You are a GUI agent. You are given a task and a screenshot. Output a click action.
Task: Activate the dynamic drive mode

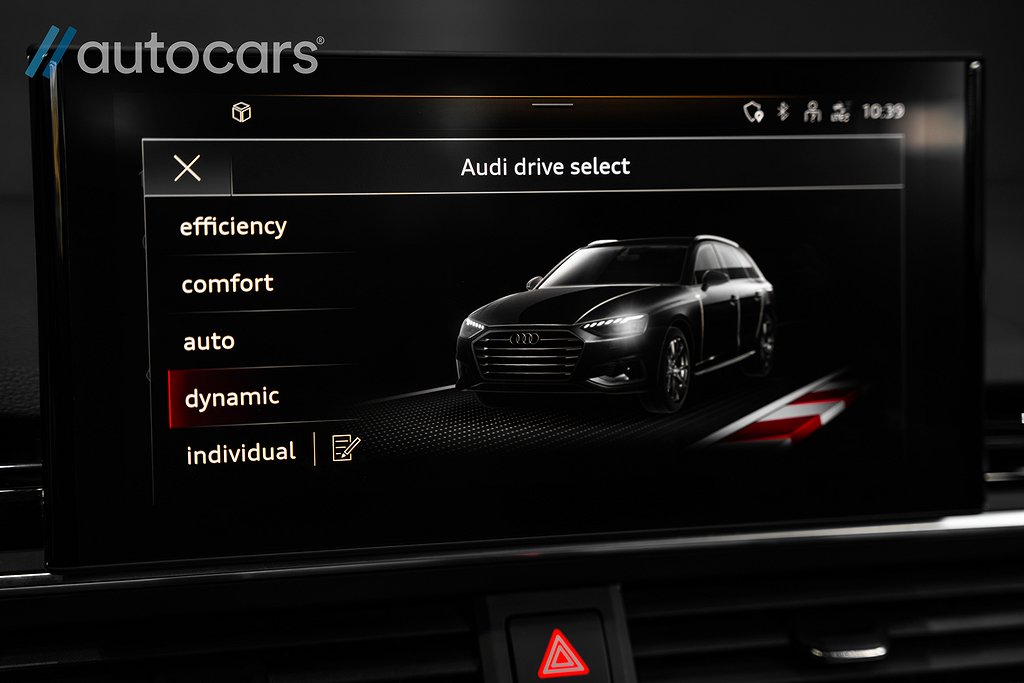tap(232, 398)
